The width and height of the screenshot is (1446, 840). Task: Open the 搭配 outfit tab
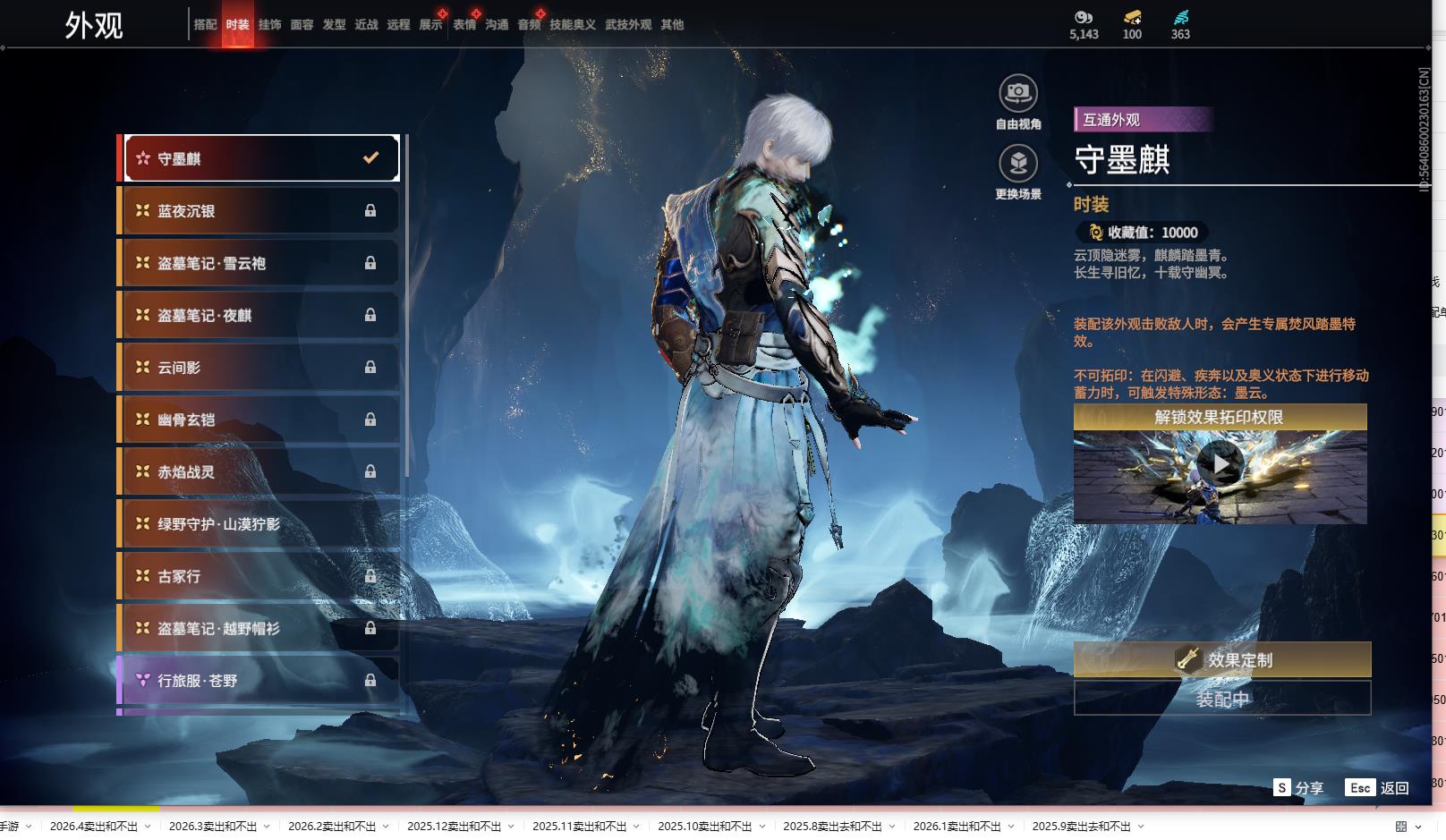[x=205, y=25]
